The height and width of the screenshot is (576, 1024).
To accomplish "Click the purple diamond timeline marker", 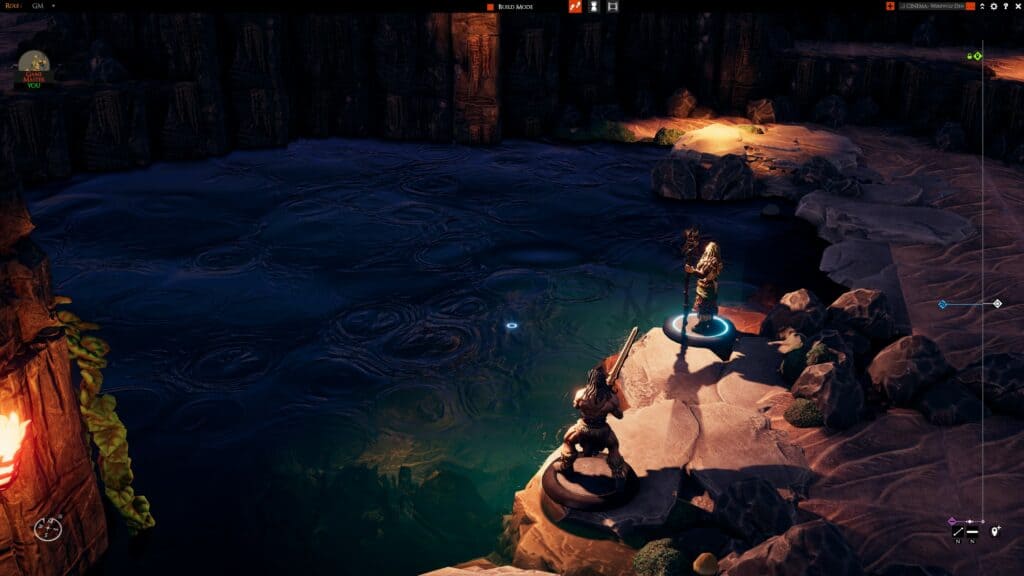I will 952,521.
